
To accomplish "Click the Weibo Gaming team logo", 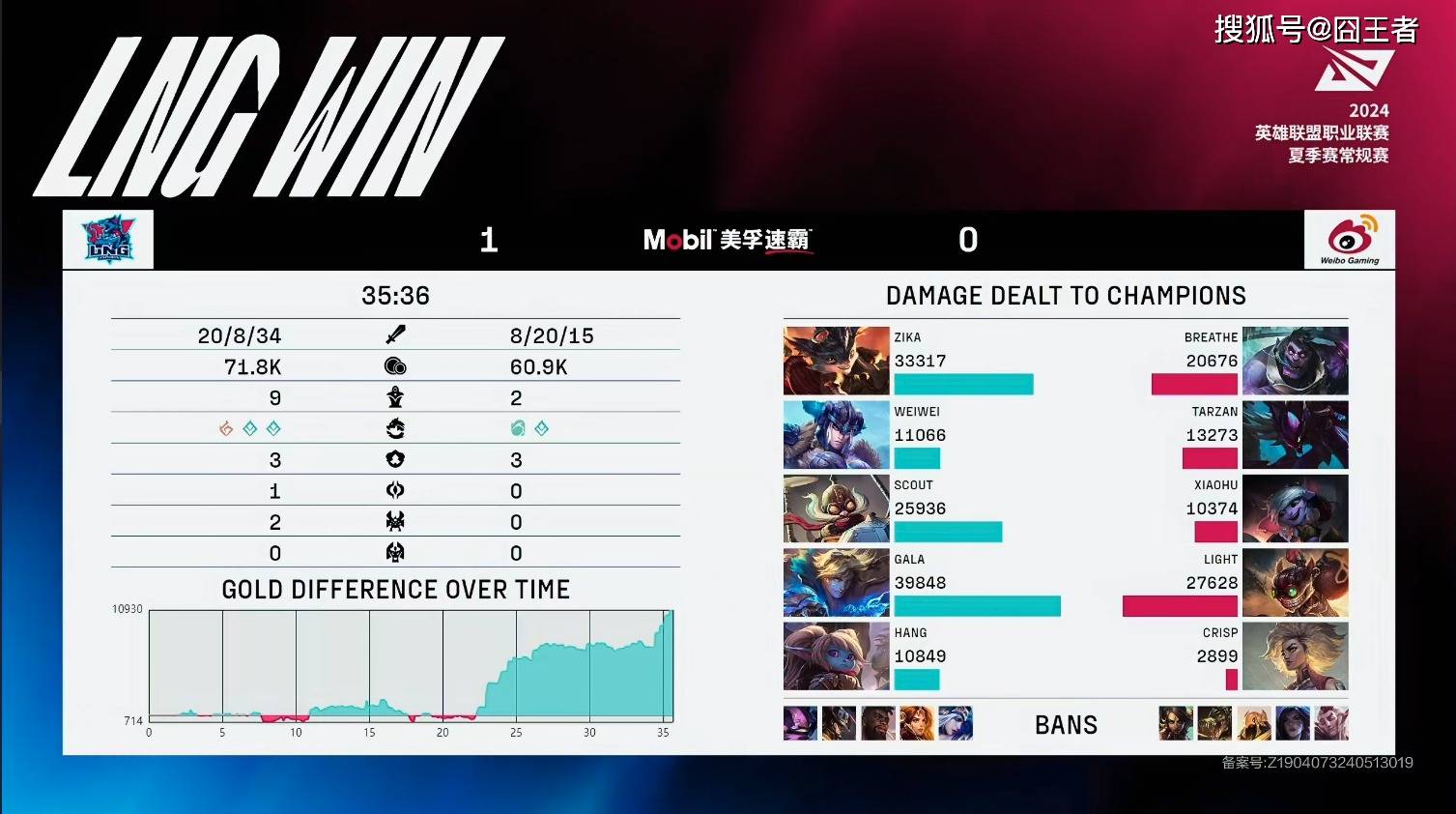I will [x=1349, y=240].
